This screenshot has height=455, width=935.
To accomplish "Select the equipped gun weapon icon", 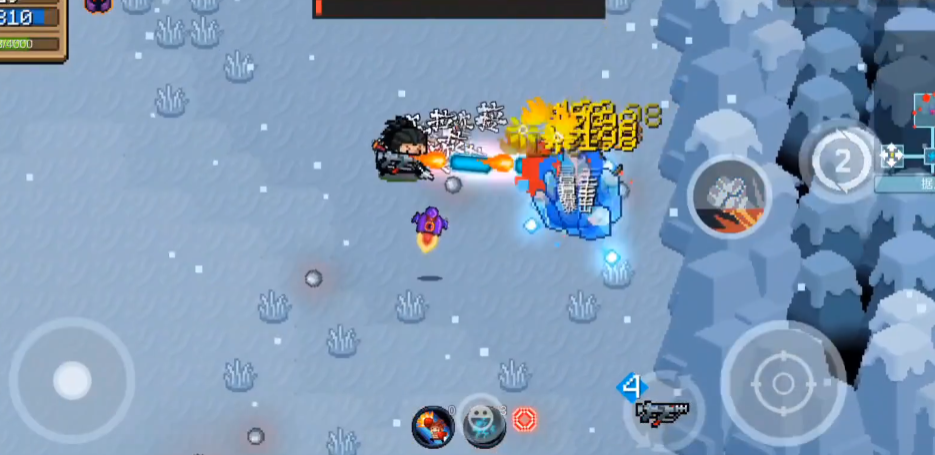I will pos(662,409).
